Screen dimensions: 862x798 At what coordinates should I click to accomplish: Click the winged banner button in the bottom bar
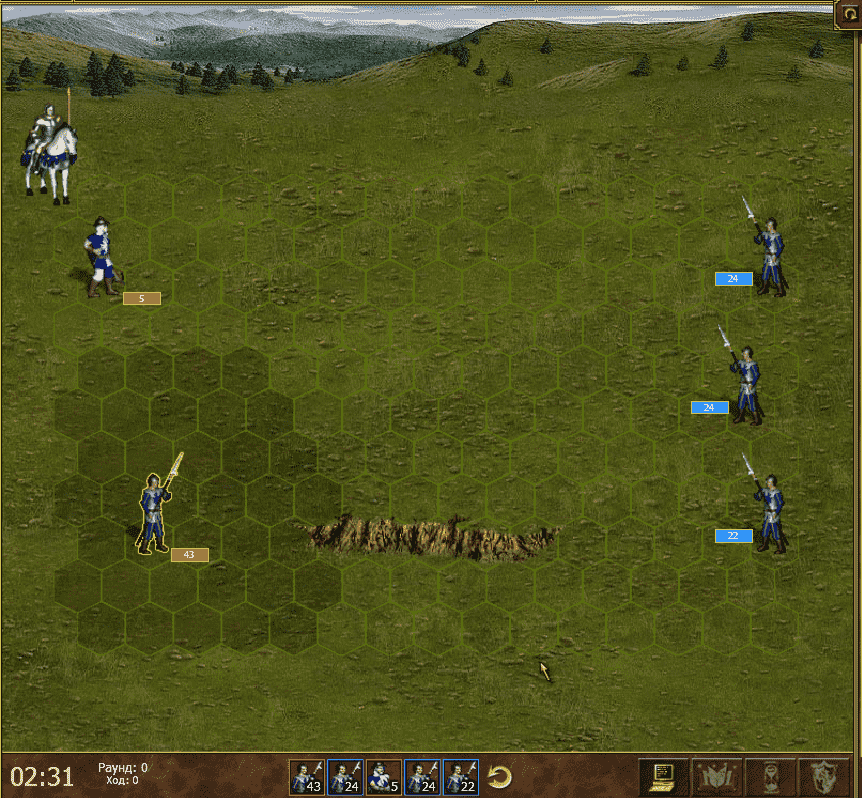click(718, 776)
